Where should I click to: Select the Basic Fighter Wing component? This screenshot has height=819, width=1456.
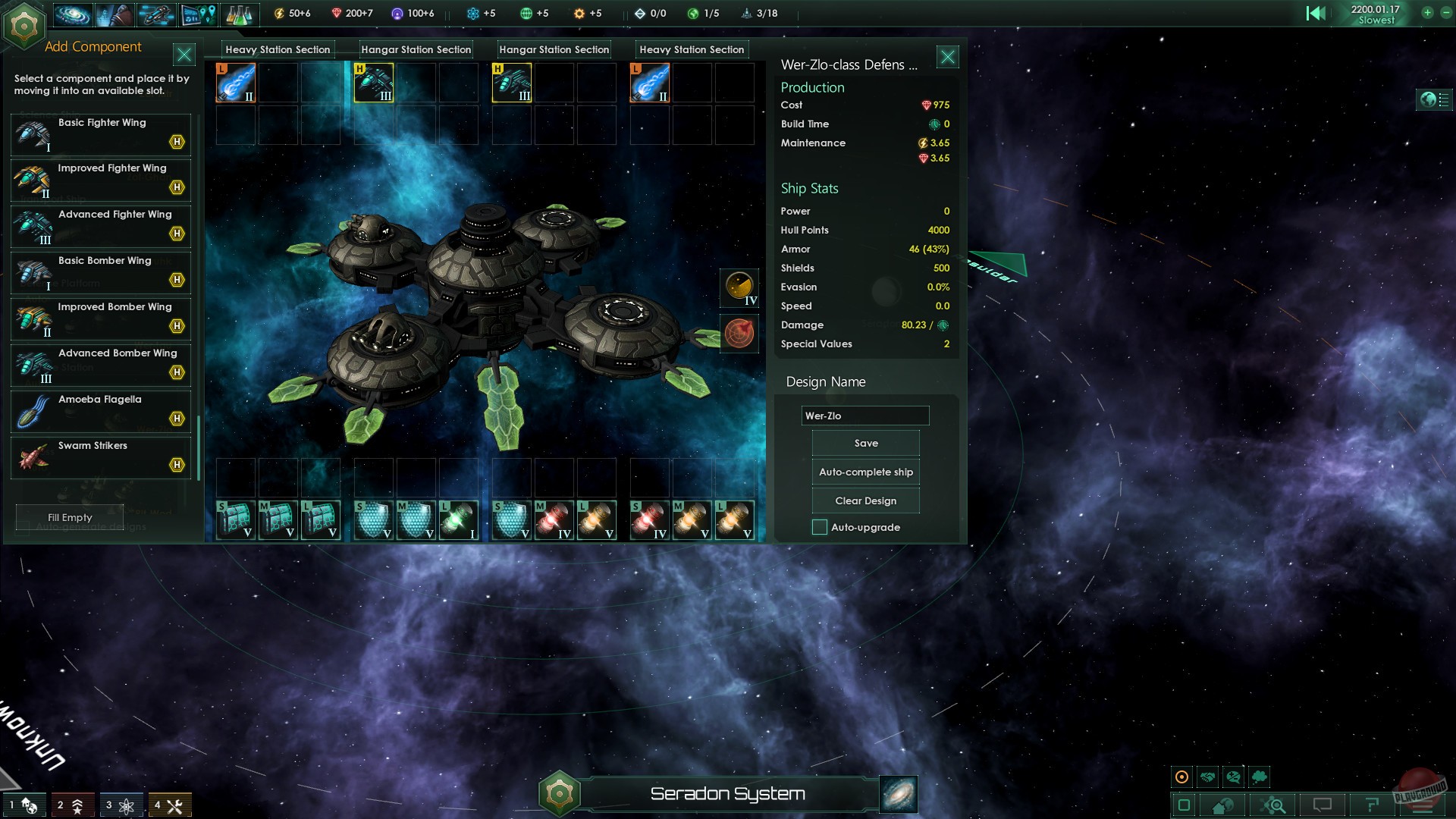[x=101, y=134]
